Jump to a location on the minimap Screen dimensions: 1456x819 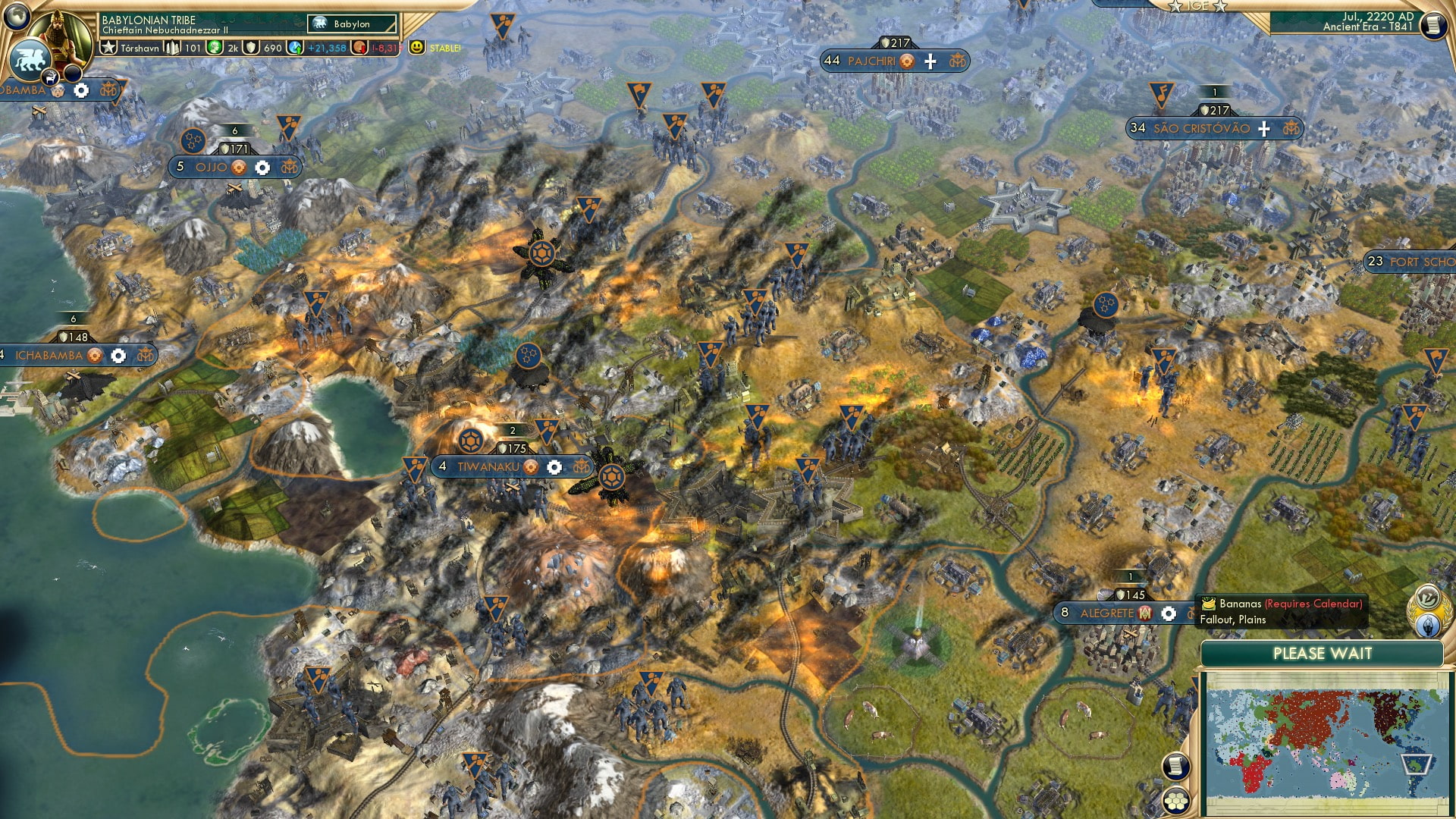tap(1326, 743)
